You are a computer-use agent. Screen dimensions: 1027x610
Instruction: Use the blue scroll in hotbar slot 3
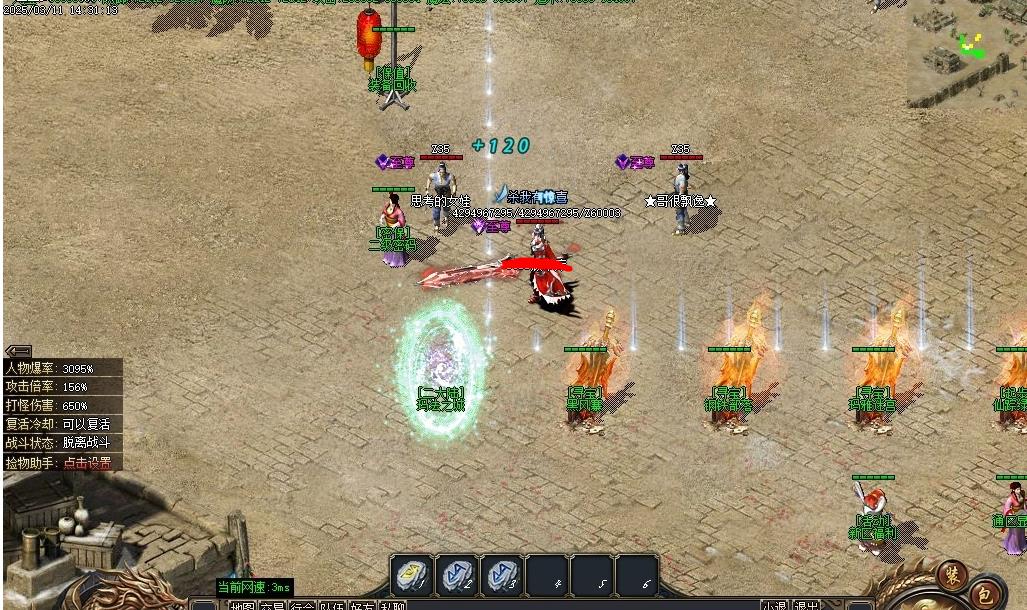pyautogui.click(x=503, y=575)
